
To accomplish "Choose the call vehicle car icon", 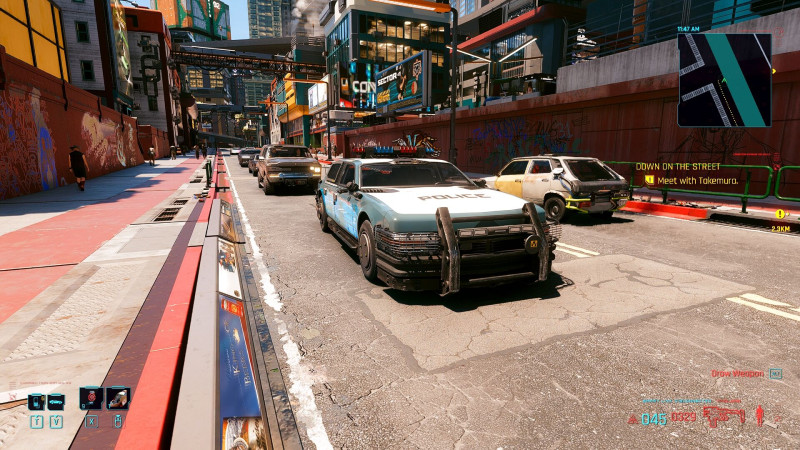I will [56, 401].
